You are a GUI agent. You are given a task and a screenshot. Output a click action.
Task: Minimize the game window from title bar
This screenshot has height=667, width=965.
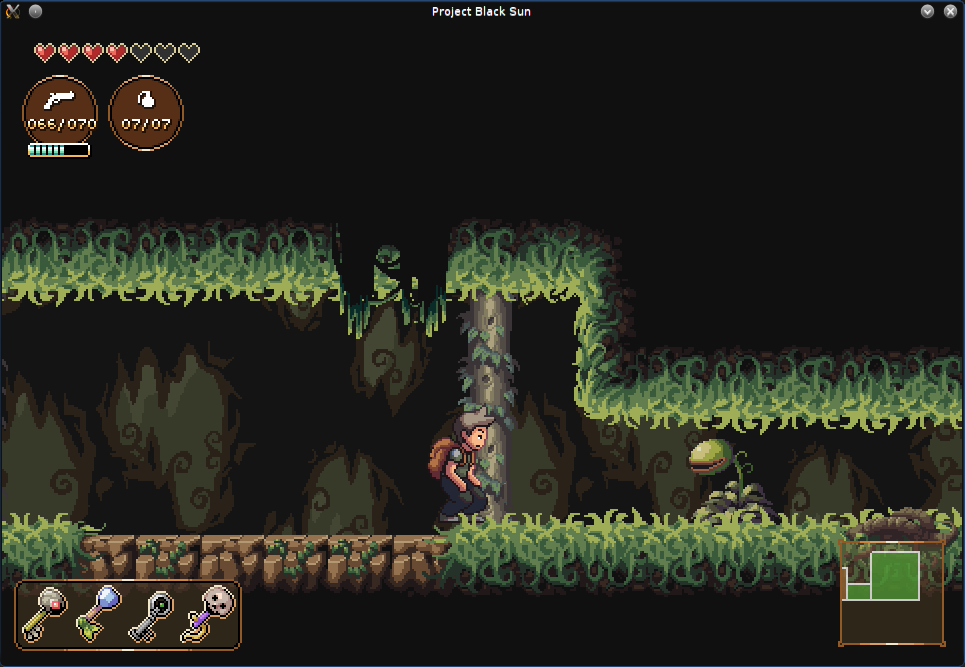927,11
